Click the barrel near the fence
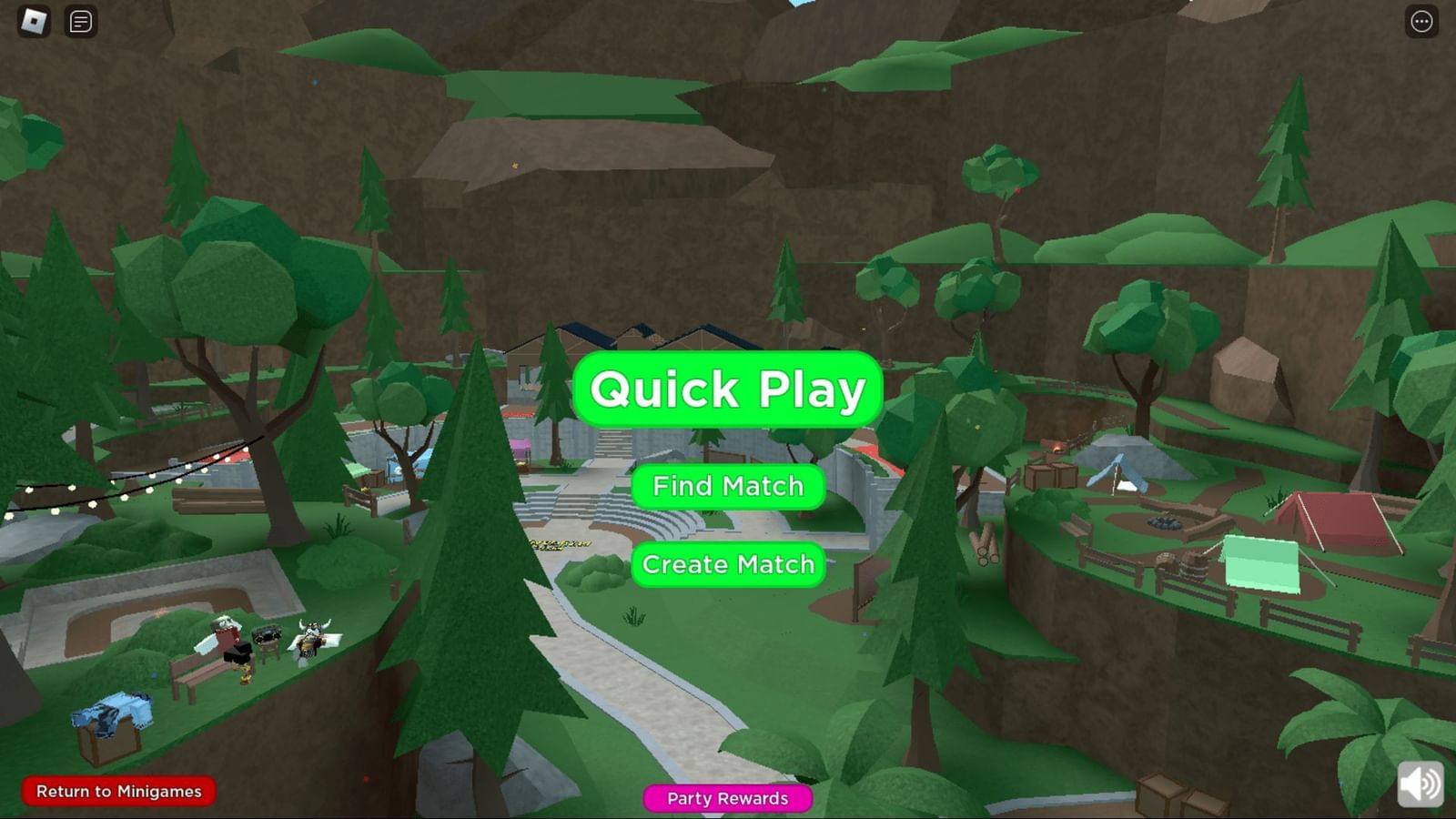Screen dimensions: 1456x819 pos(1193,565)
